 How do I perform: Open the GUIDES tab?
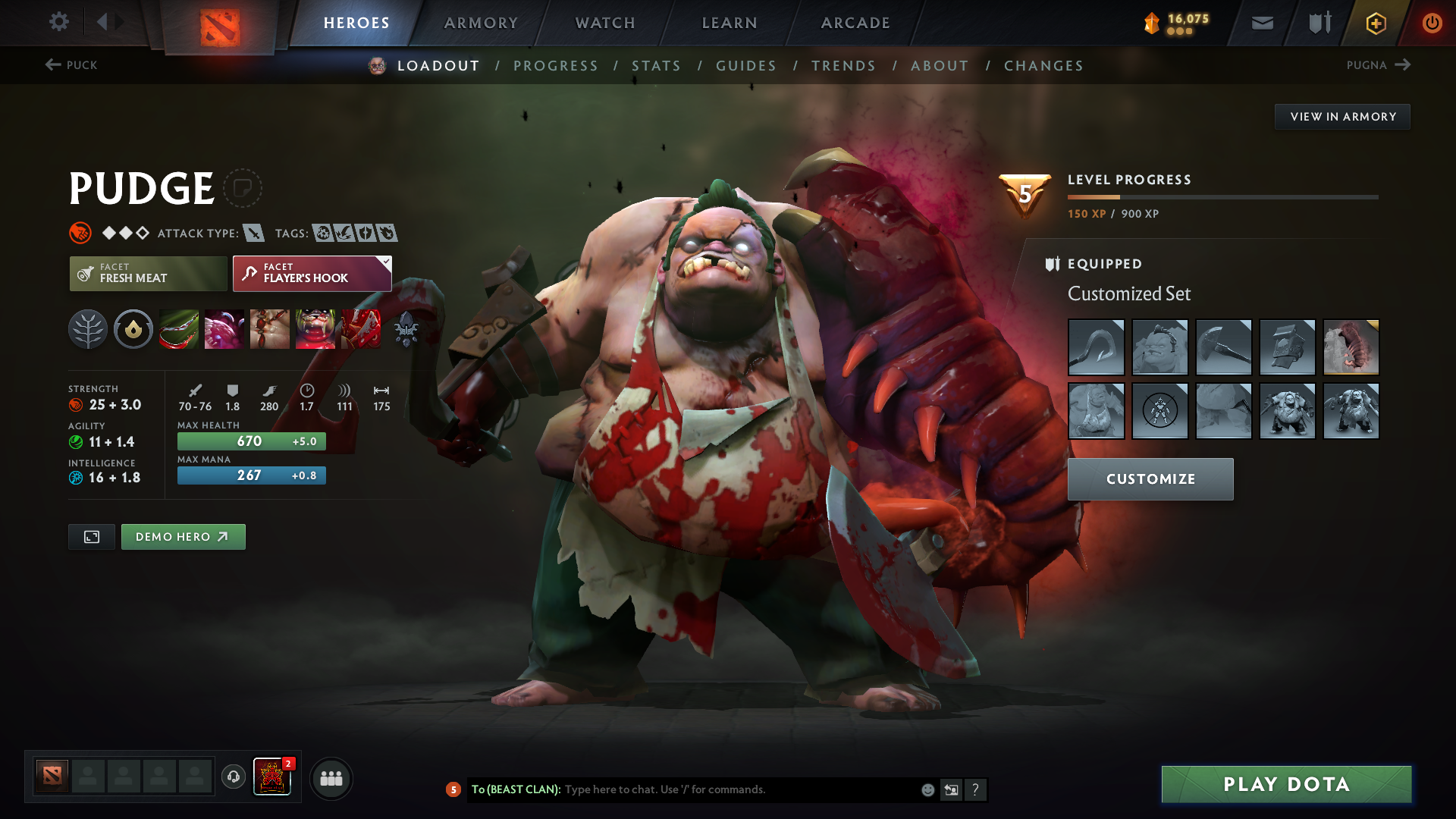(x=746, y=66)
